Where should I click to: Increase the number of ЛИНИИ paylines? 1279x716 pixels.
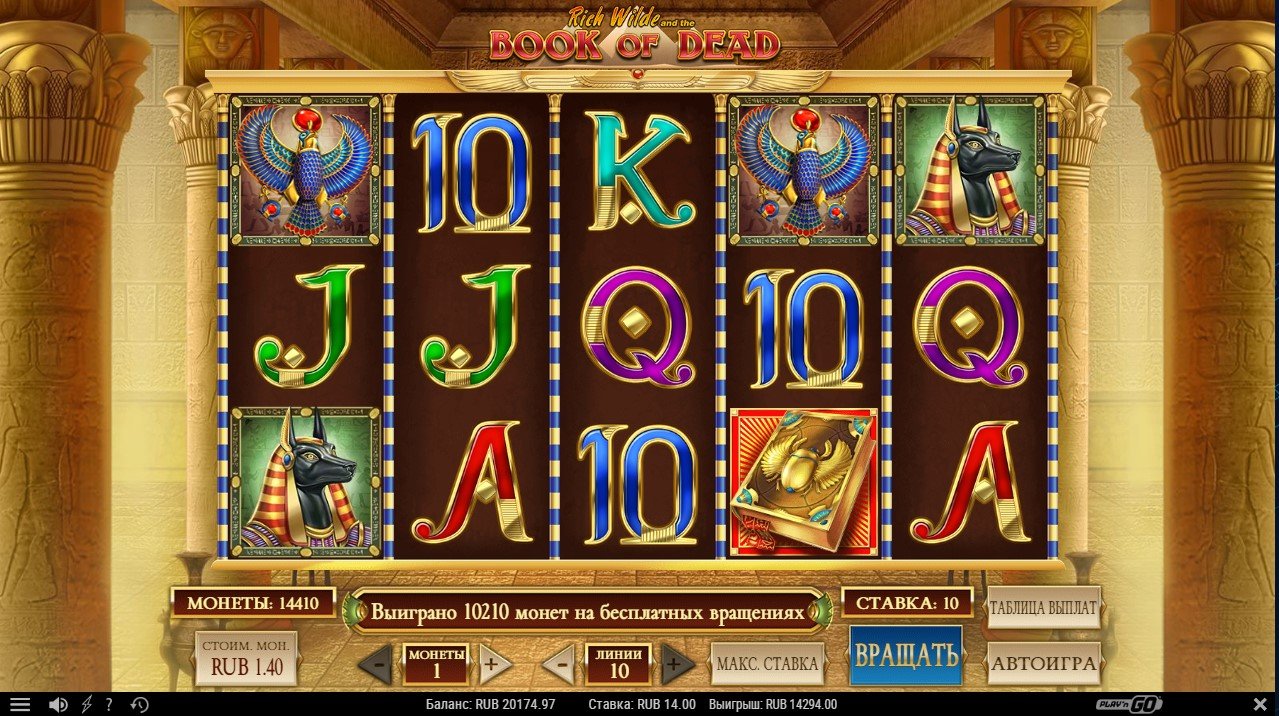click(677, 664)
